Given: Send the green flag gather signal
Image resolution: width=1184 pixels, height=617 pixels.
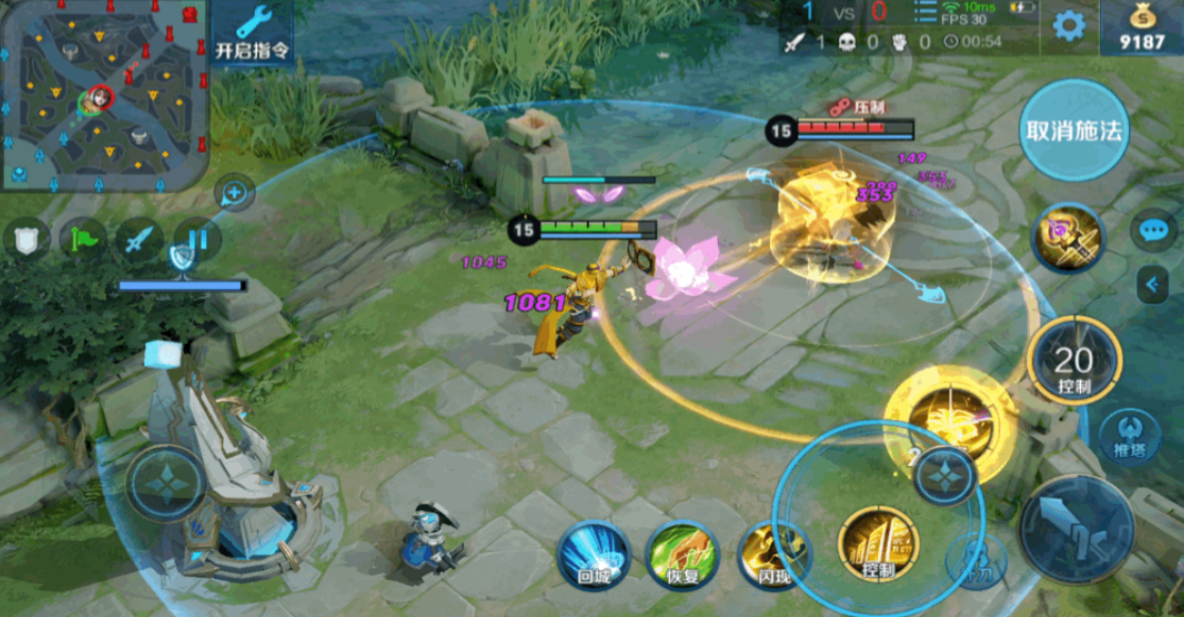Looking at the screenshot, I should [82, 240].
